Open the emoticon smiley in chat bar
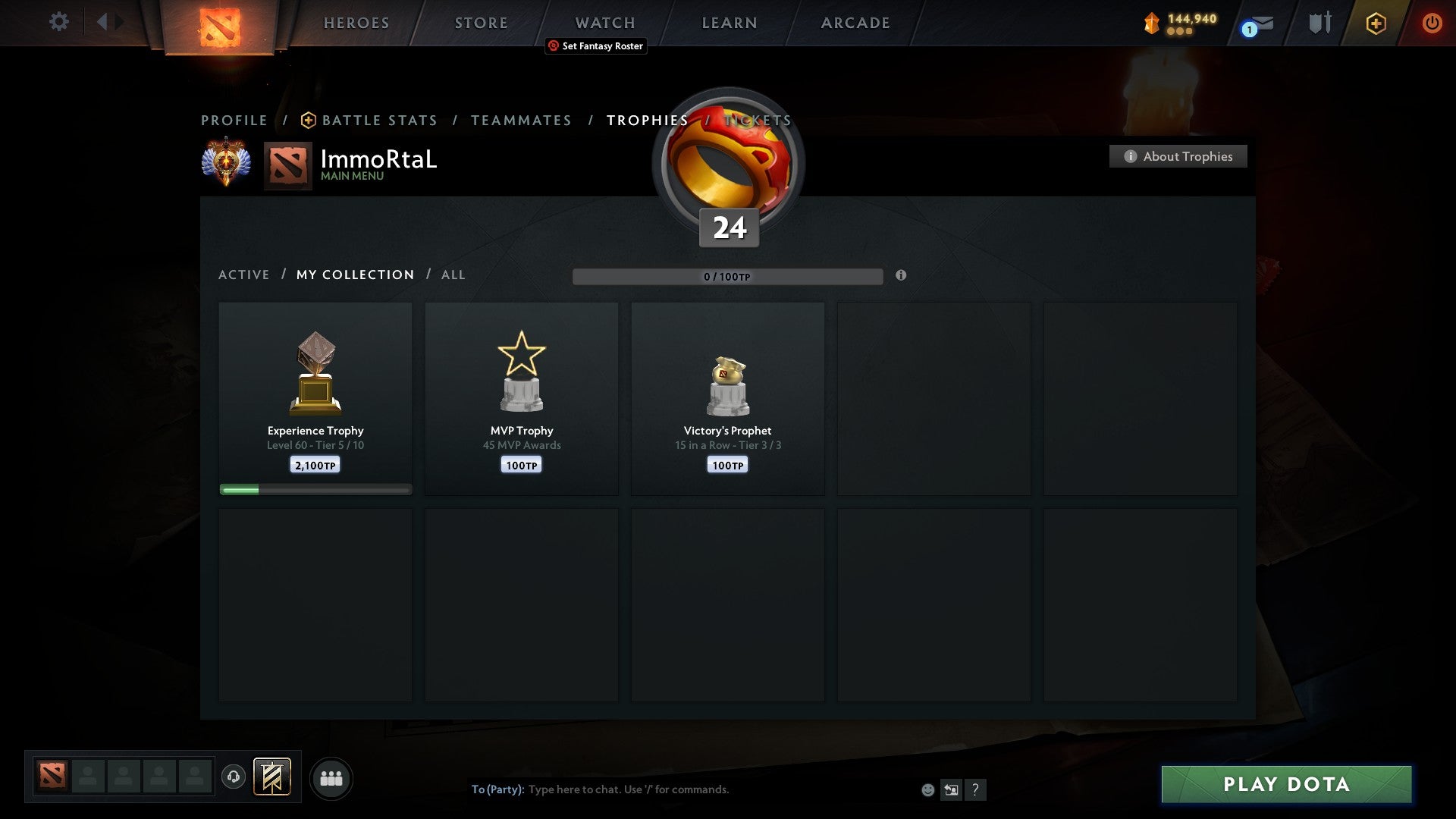Screen dimensions: 1456x819 click(x=929, y=789)
